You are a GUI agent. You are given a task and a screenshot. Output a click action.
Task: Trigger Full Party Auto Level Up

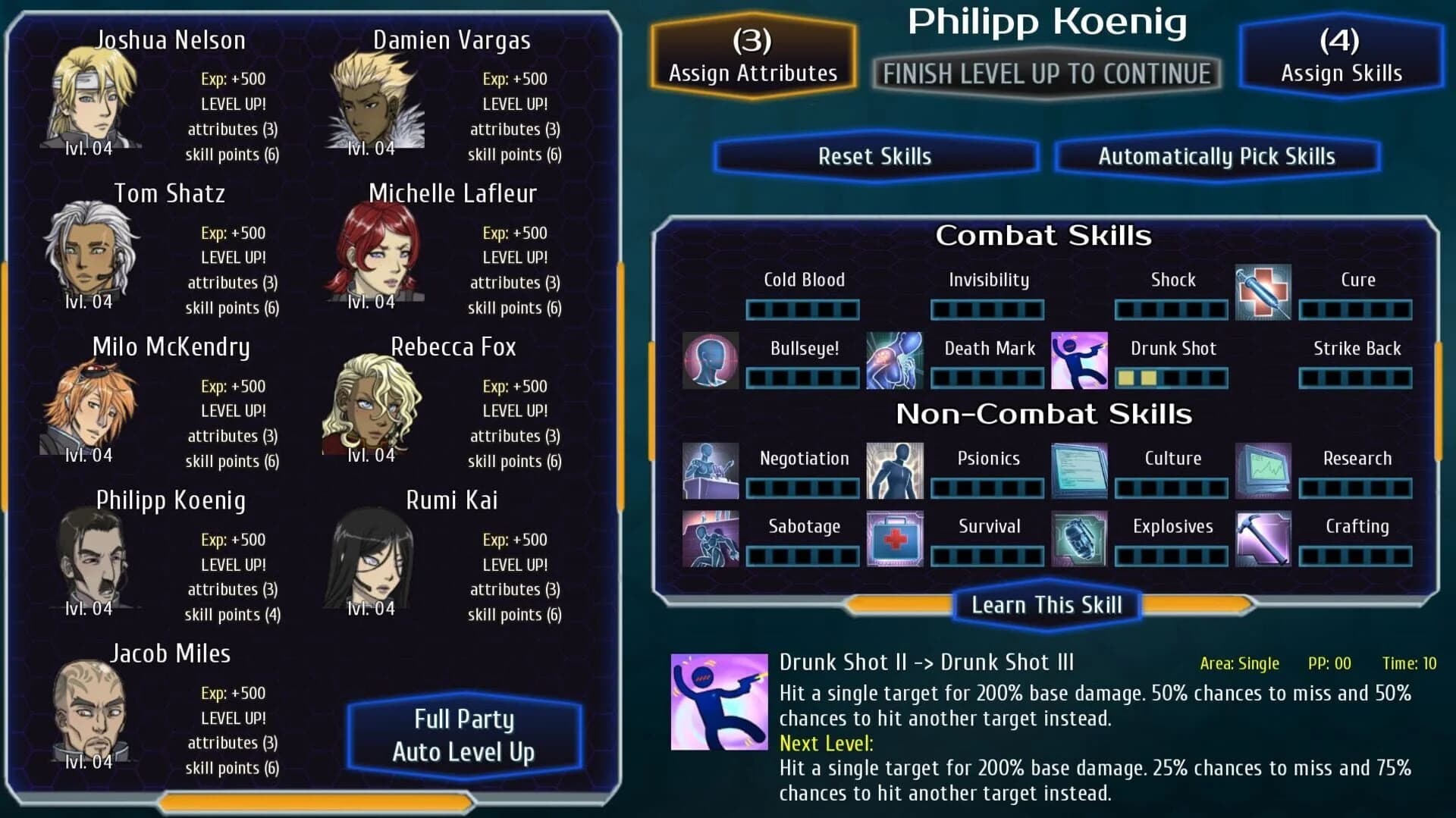pyautogui.click(x=465, y=734)
